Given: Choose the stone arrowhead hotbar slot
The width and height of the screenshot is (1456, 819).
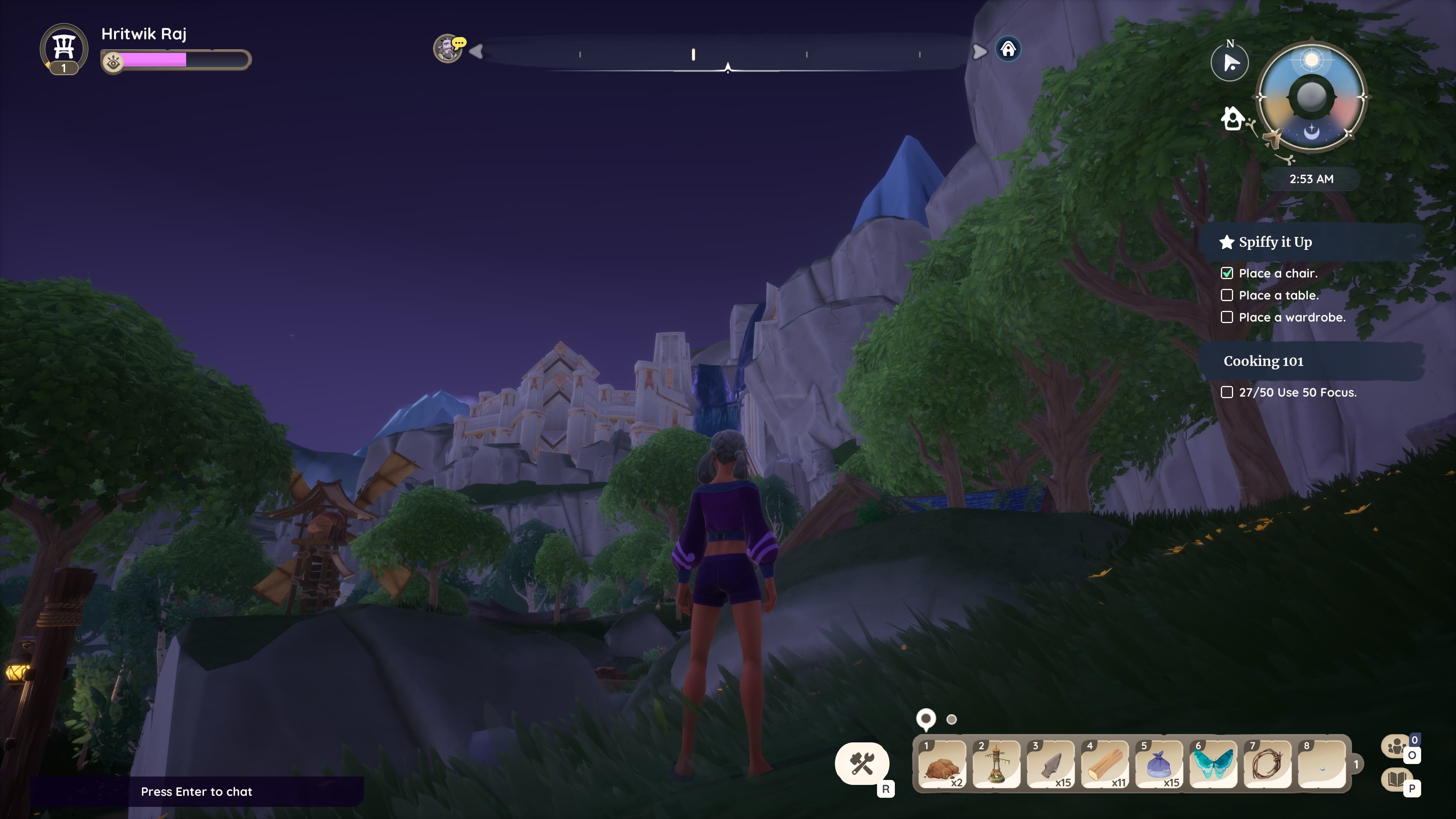Looking at the screenshot, I should point(1050,764).
